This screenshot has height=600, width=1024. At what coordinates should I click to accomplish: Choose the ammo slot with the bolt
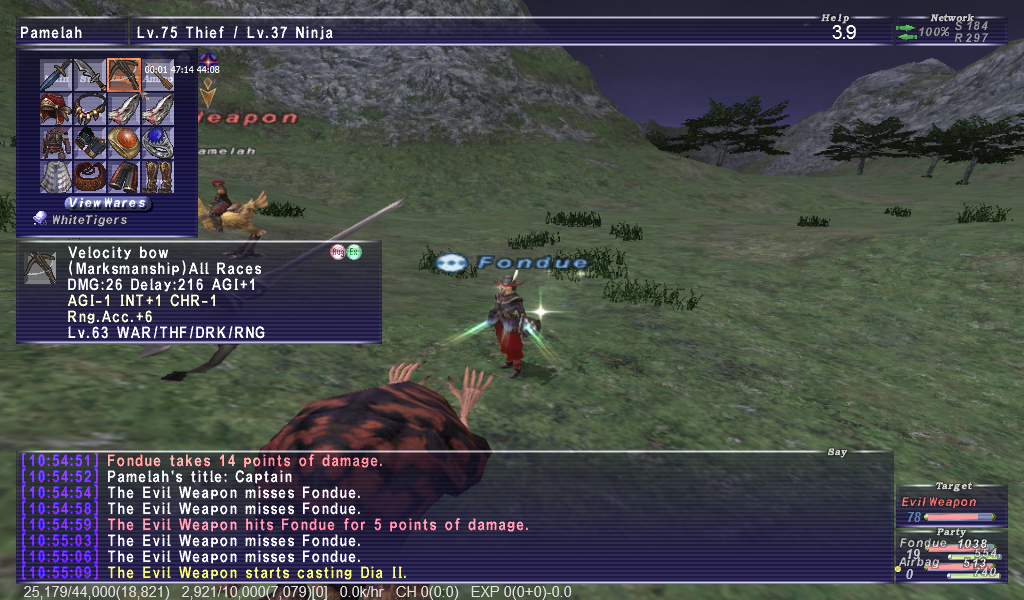(158, 76)
